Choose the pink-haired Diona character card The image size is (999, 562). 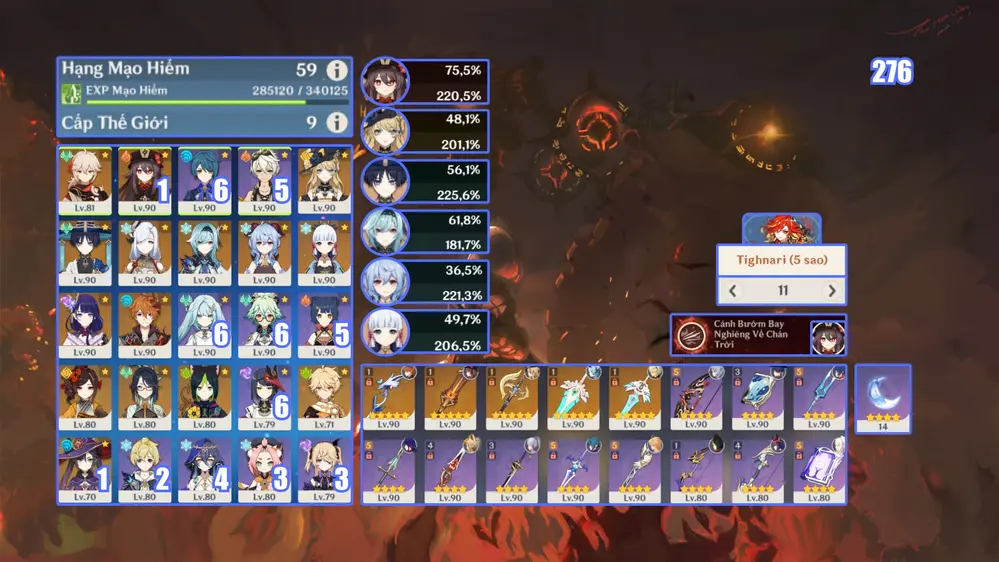pos(264,469)
